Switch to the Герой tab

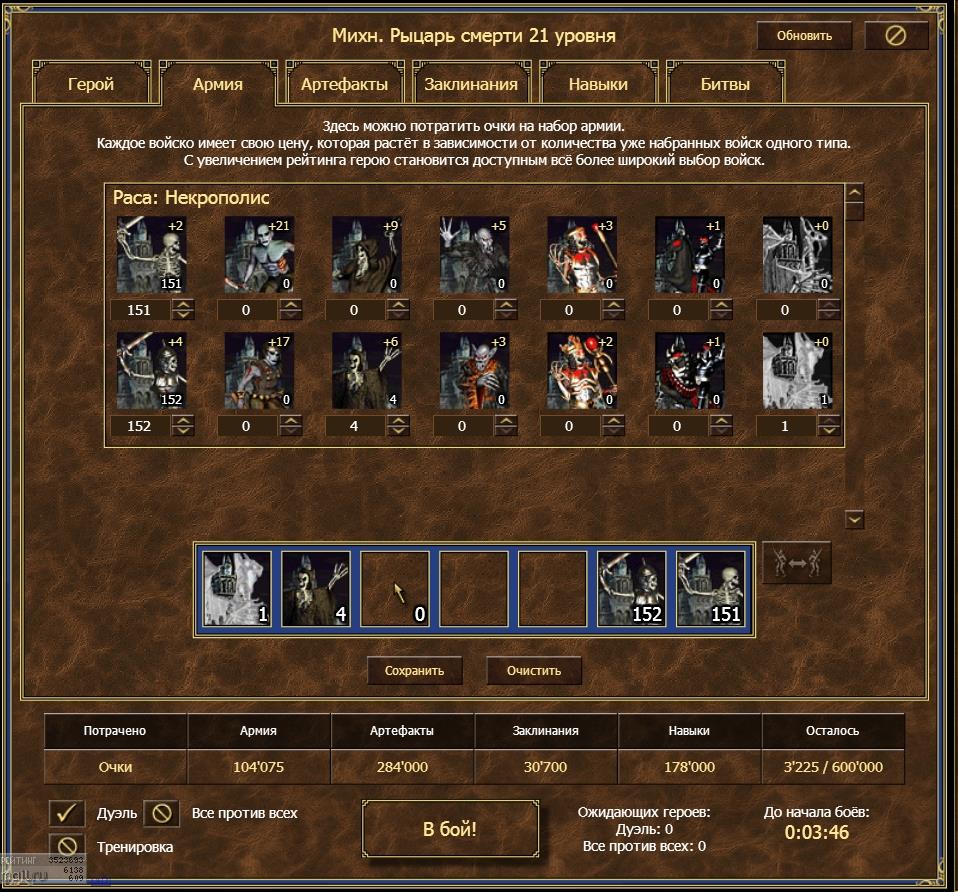(91, 84)
